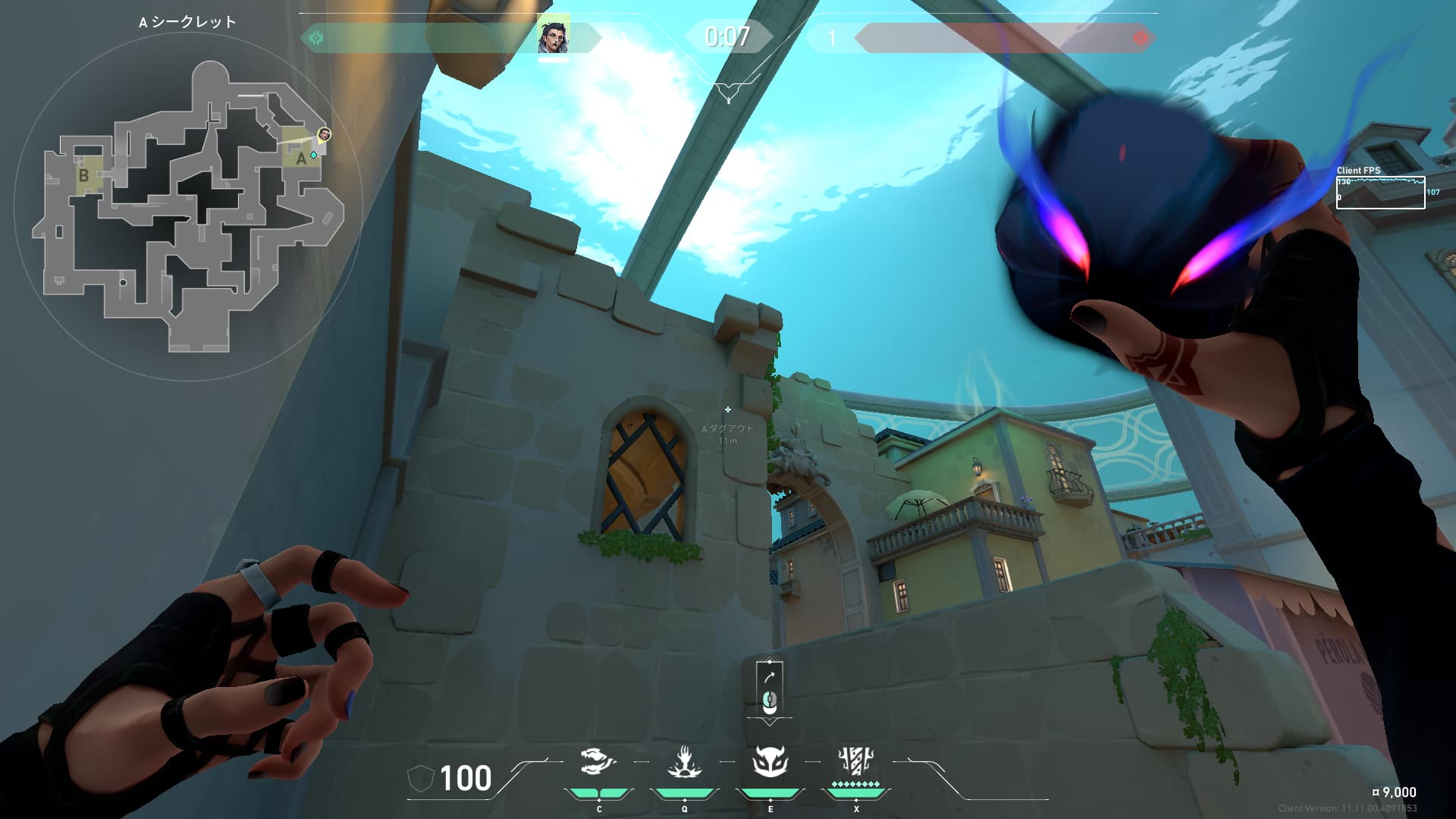Click the player's agent marker on the minimap
Viewport: 1456px width, 819px height.
pos(325,134)
